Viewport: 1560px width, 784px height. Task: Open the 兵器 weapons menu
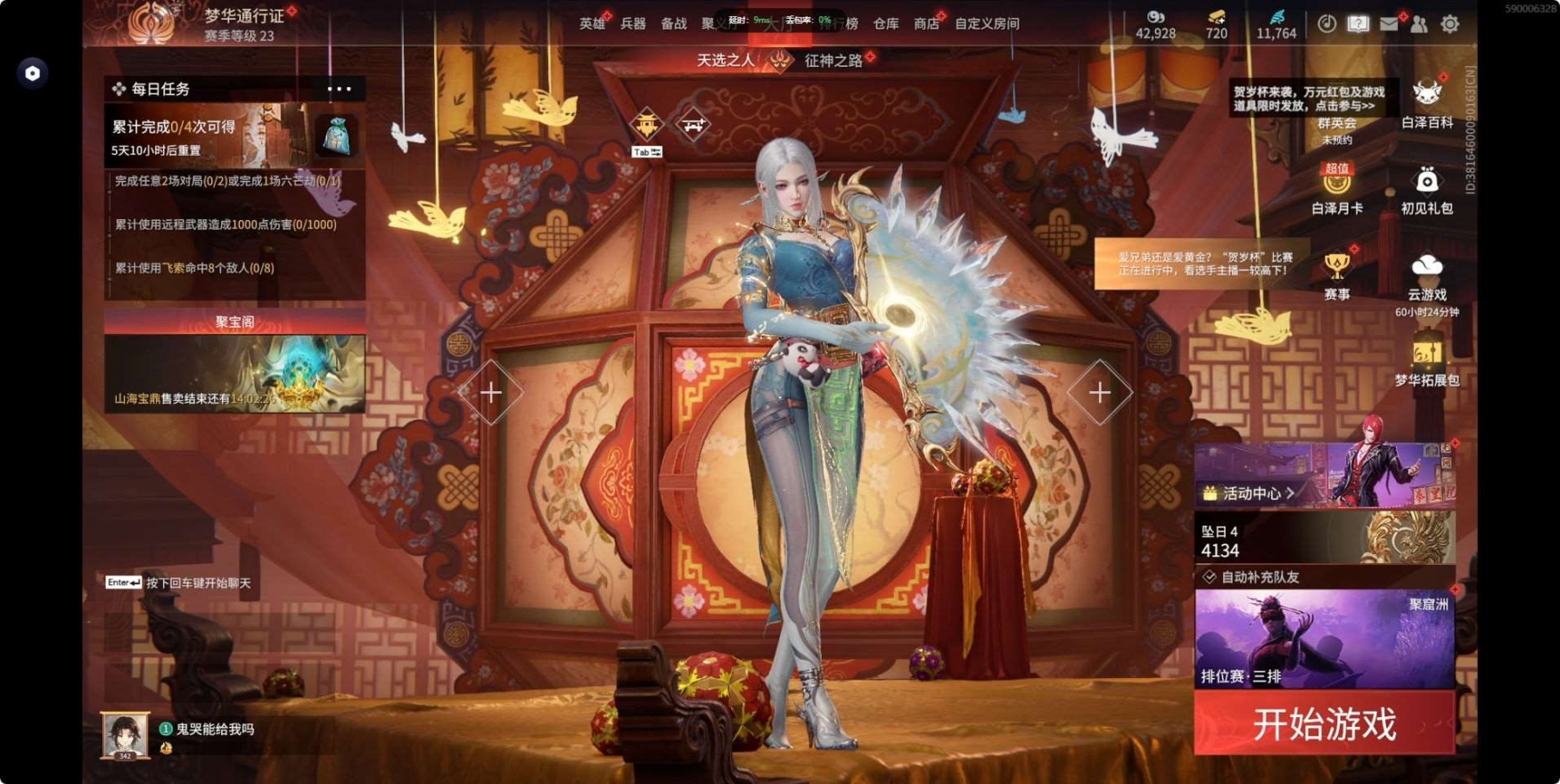633,24
